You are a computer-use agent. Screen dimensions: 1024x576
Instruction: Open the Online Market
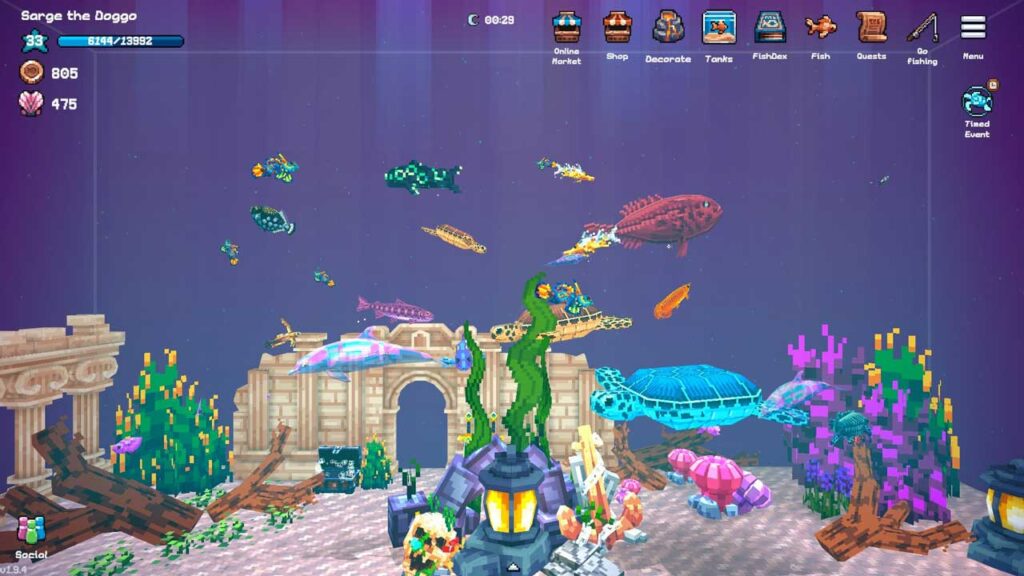point(567,28)
